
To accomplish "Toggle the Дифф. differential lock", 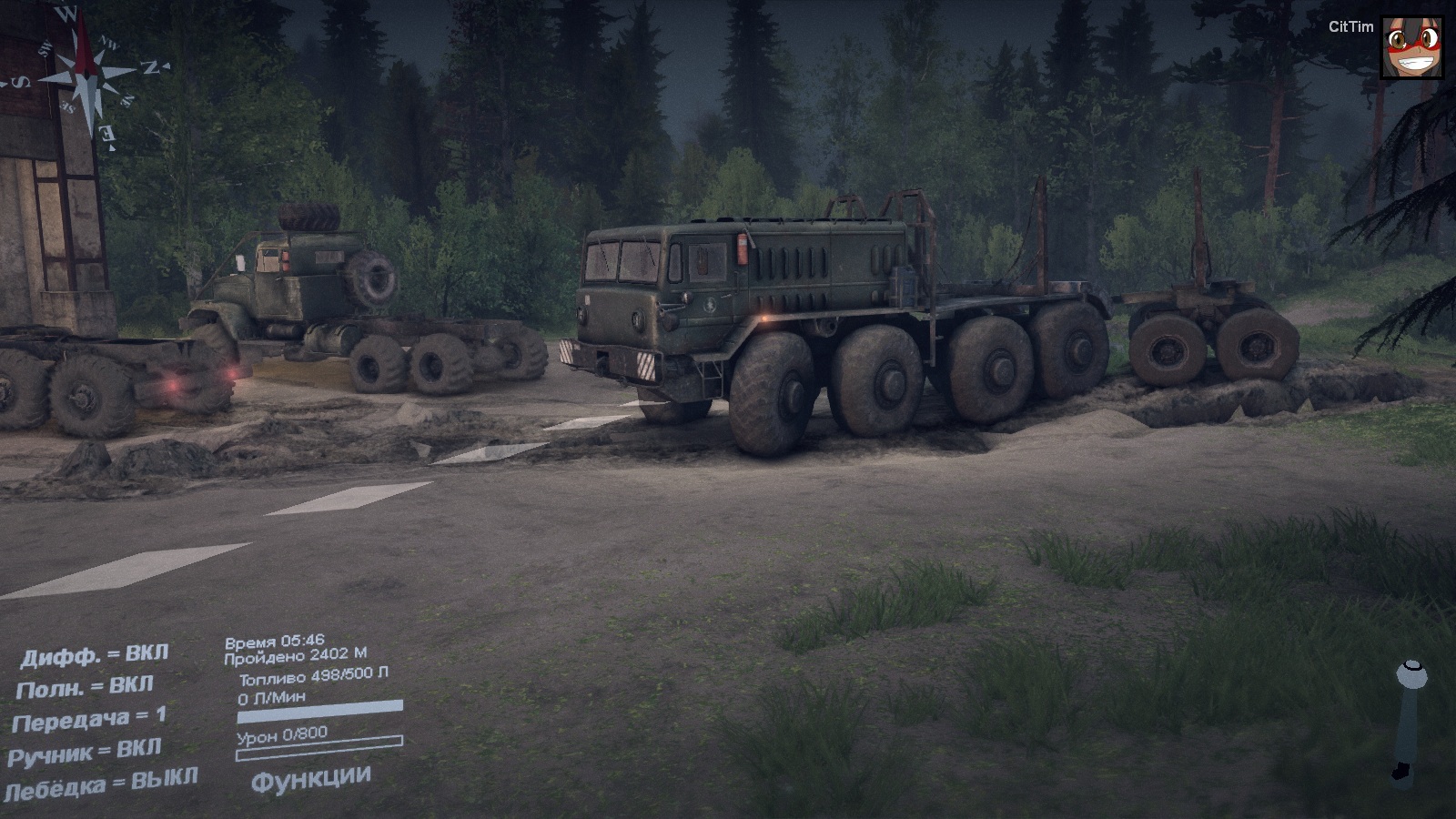I will [x=94, y=656].
